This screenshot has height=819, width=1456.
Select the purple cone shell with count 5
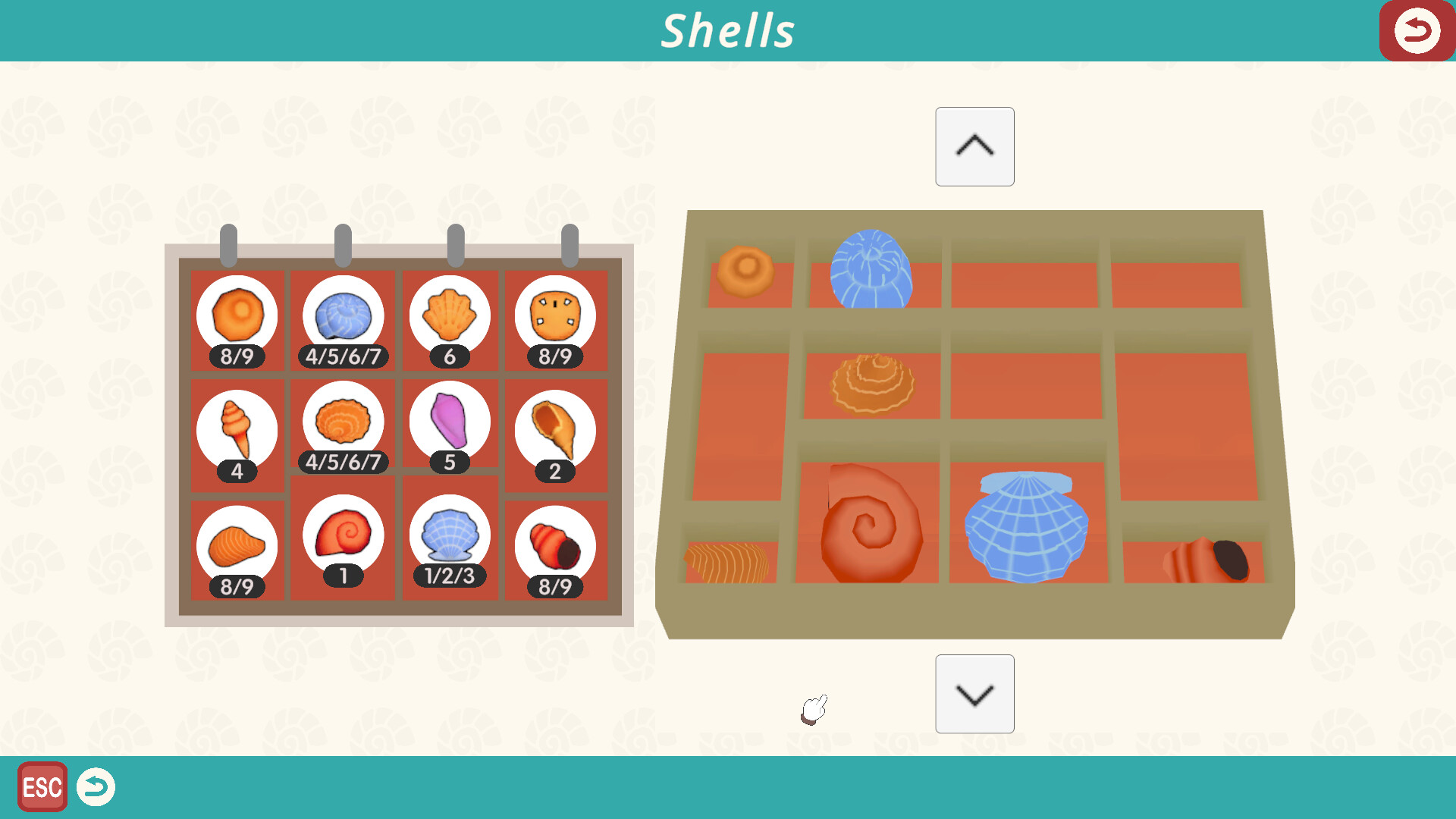pyautogui.click(x=450, y=425)
